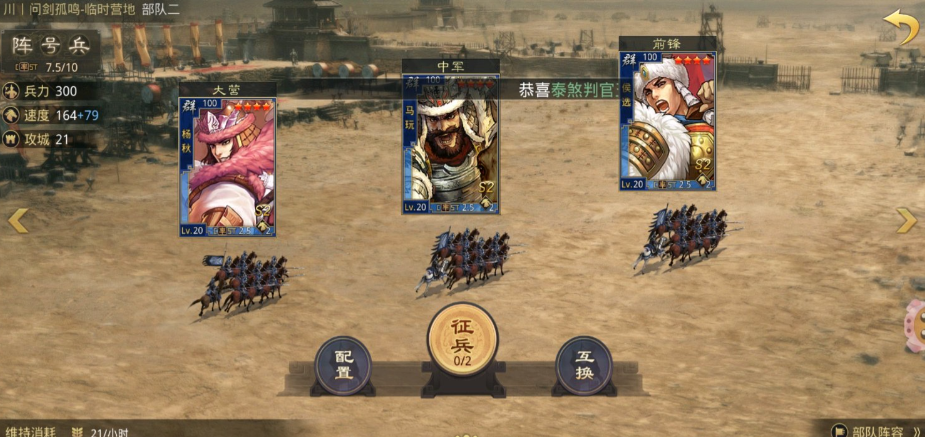Open the 配置 configuration drum
The height and width of the screenshot is (437, 925).
[x=343, y=365]
